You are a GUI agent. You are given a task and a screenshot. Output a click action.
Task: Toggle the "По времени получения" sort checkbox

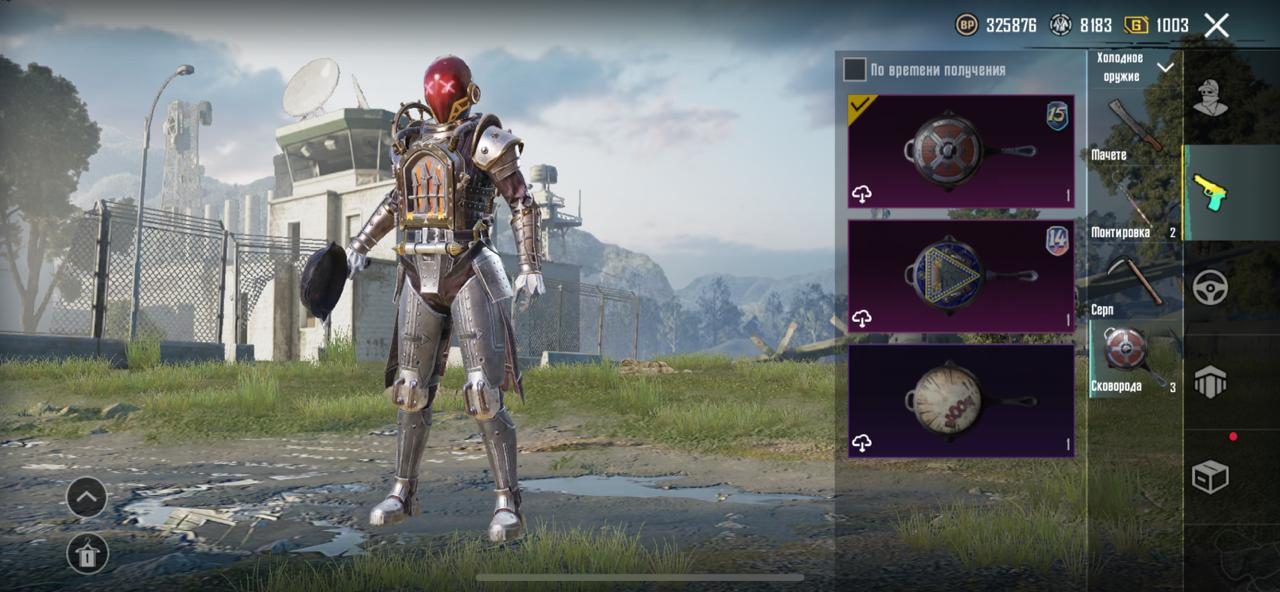coord(854,69)
